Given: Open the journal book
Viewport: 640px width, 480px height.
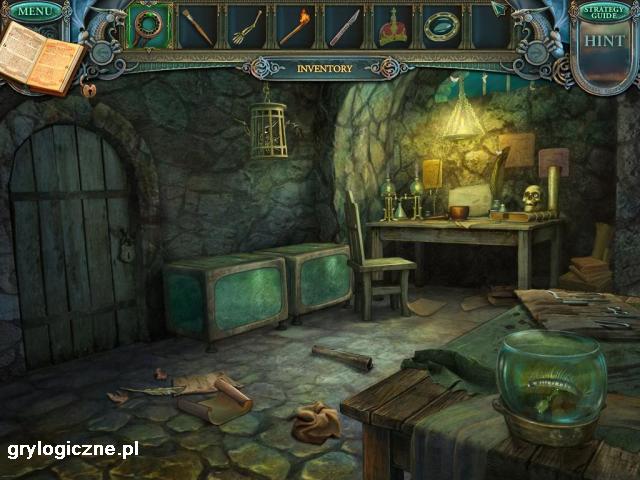Looking at the screenshot, I should [40, 57].
